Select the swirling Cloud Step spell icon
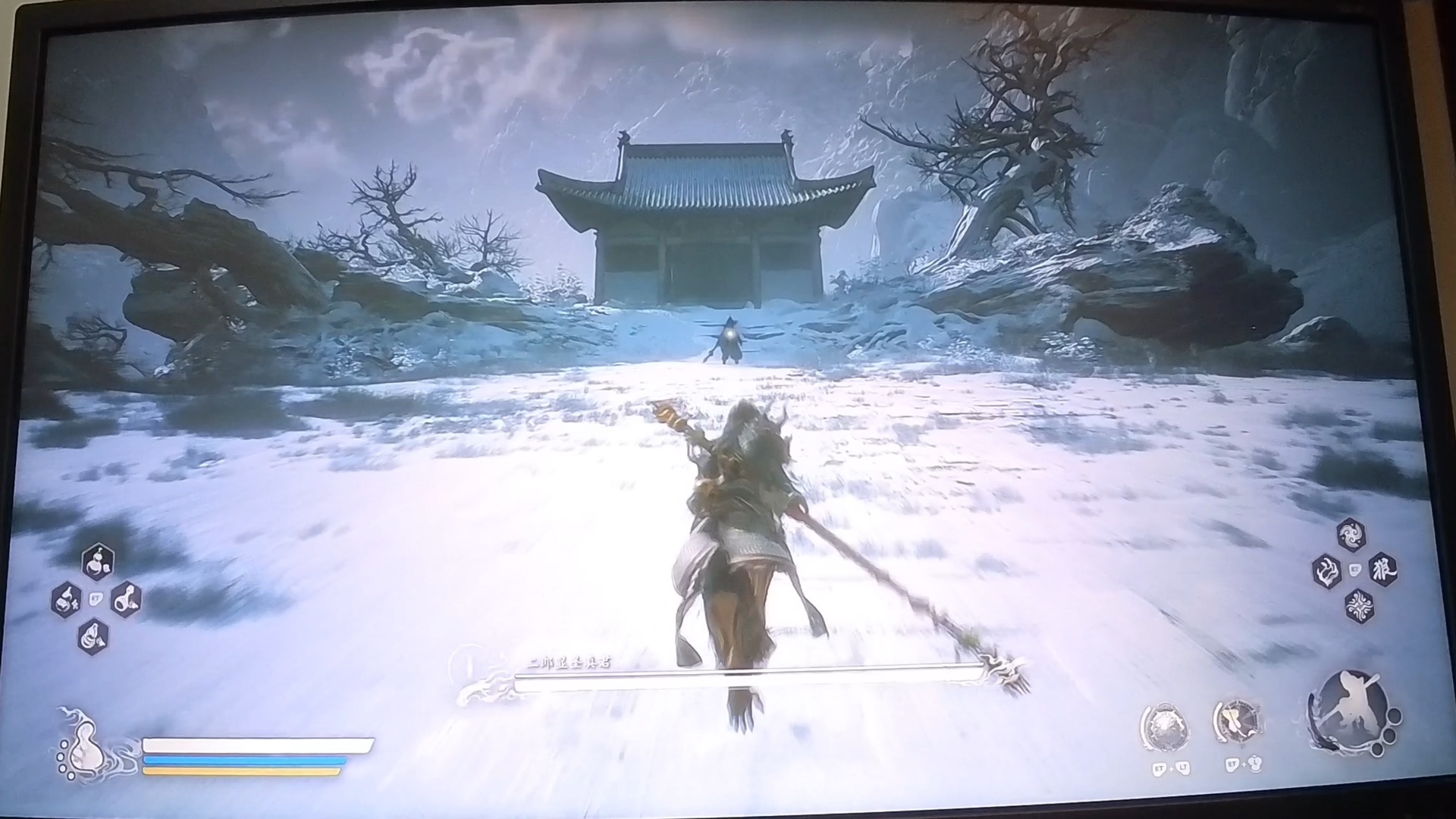Screen dimensions: 1456x819 pos(1352,534)
